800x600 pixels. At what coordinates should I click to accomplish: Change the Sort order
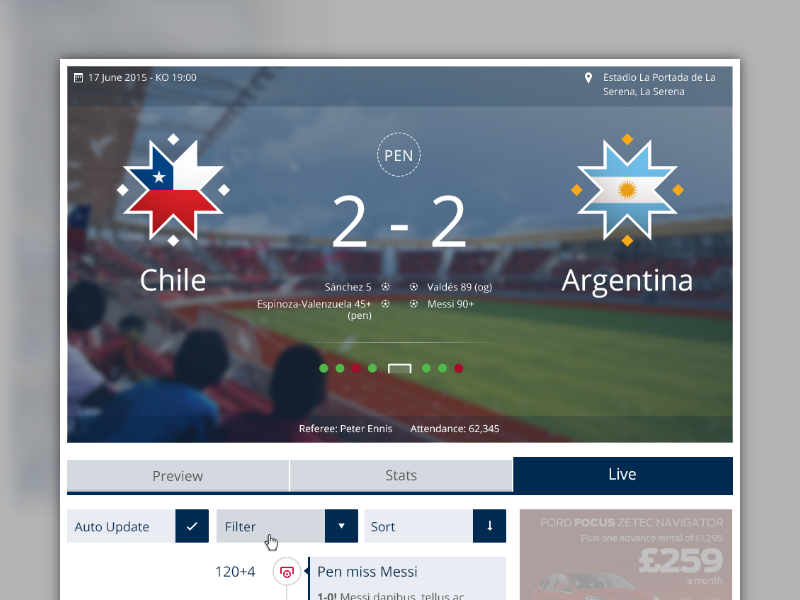tap(489, 526)
